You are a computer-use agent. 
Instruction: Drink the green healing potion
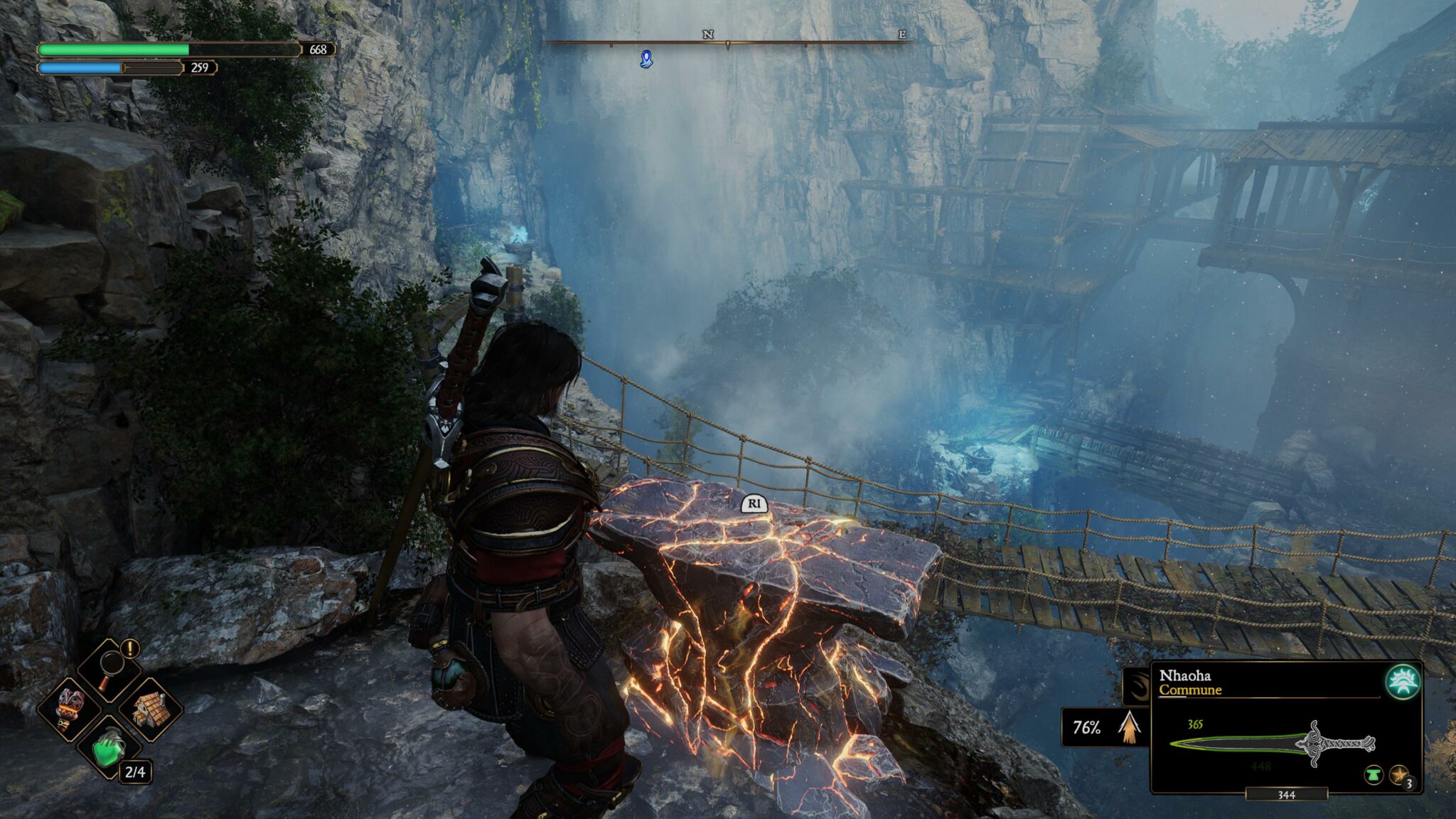[x=109, y=746]
